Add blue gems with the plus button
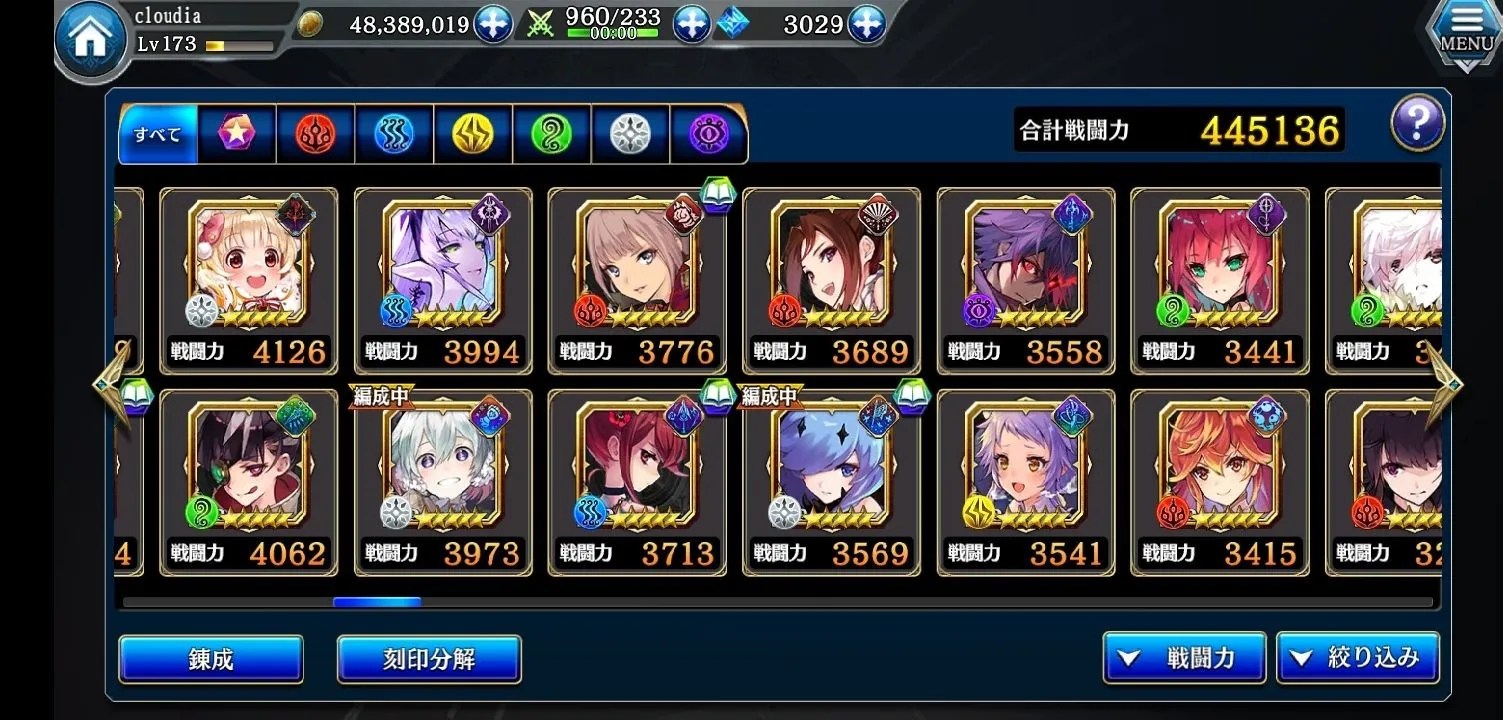The height and width of the screenshot is (720, 1503). pos(866,24)
